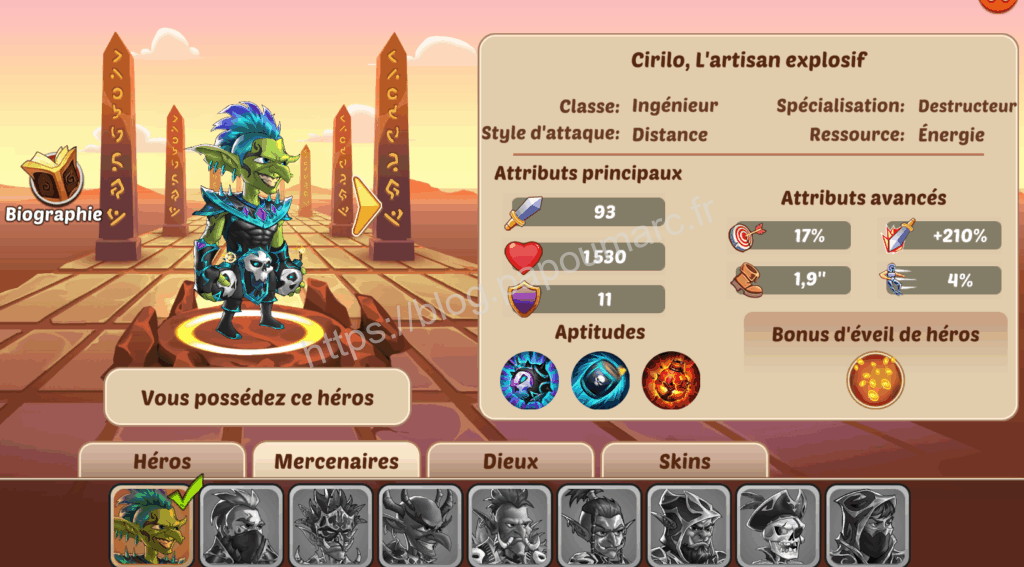Choose the horned demon hero portrait
Screen dimensions: 1024x567
tap(420, 526)
